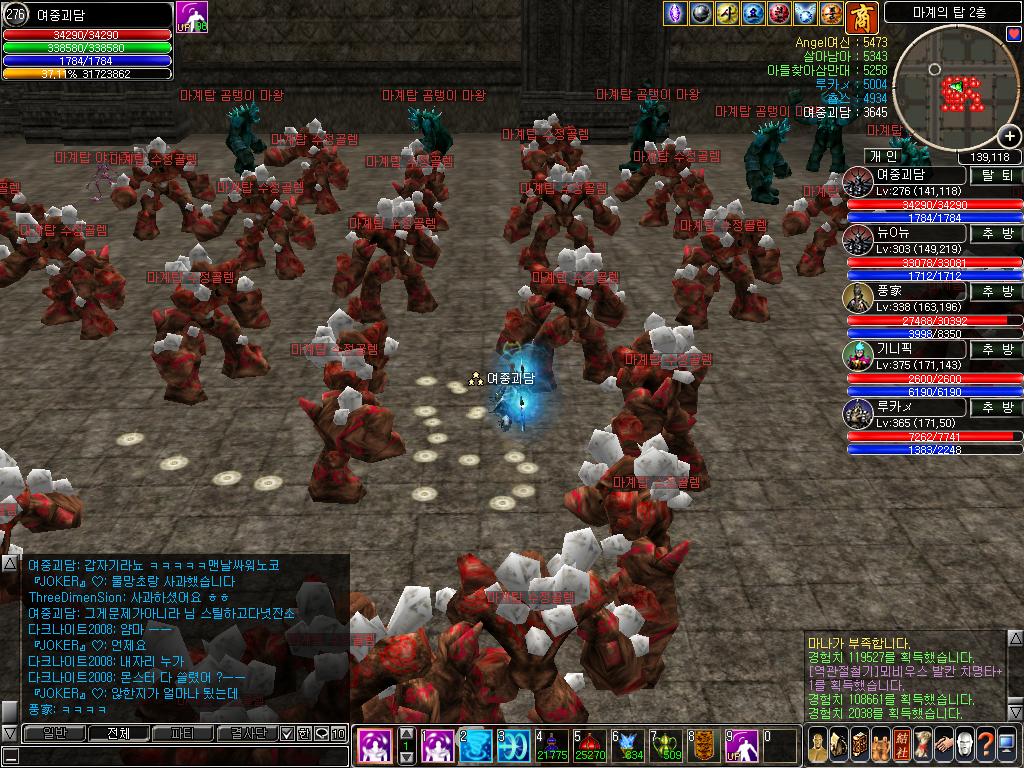Kick party member 뉴O뉴 with 추방
Screen dimensions: 1024x768
[x=995, y=234]
